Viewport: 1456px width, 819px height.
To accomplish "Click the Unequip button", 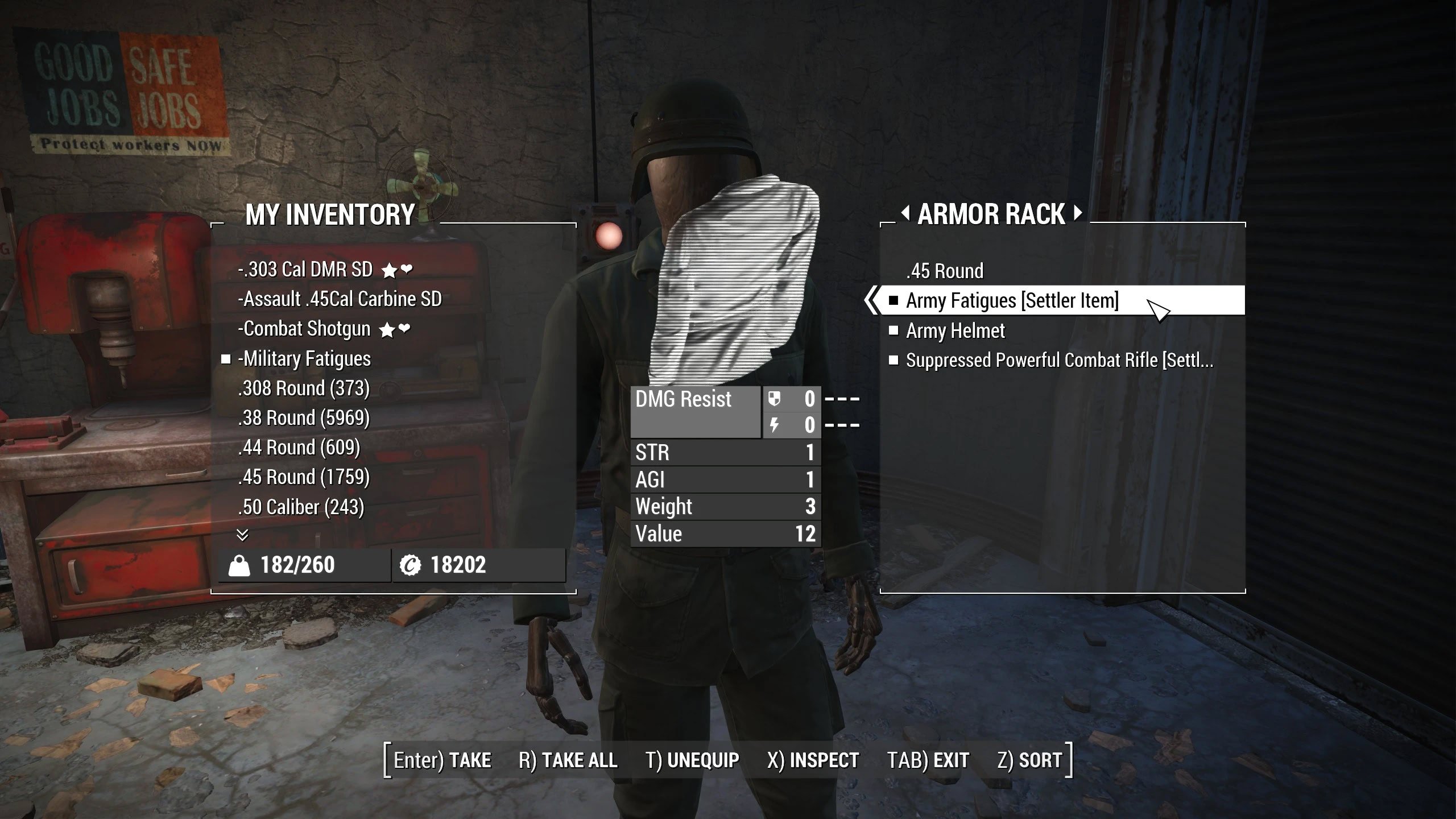I will coord(692,760).
